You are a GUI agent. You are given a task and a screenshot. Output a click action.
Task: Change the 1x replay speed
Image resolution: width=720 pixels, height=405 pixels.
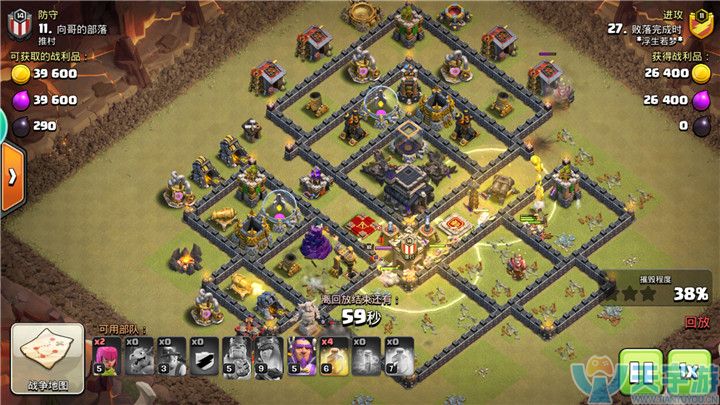tap(689, 371)
